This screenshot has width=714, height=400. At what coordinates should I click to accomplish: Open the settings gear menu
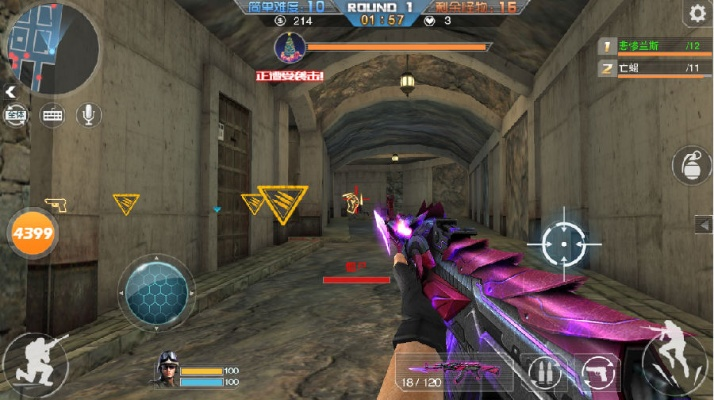click(x=696, y=13)
